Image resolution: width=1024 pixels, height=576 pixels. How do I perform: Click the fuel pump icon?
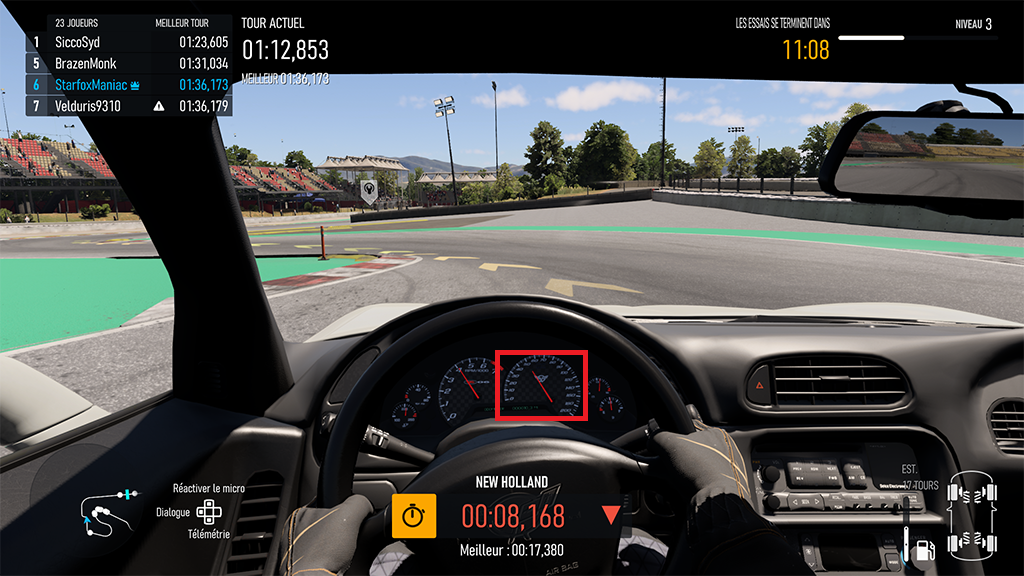tap(925, 548)
